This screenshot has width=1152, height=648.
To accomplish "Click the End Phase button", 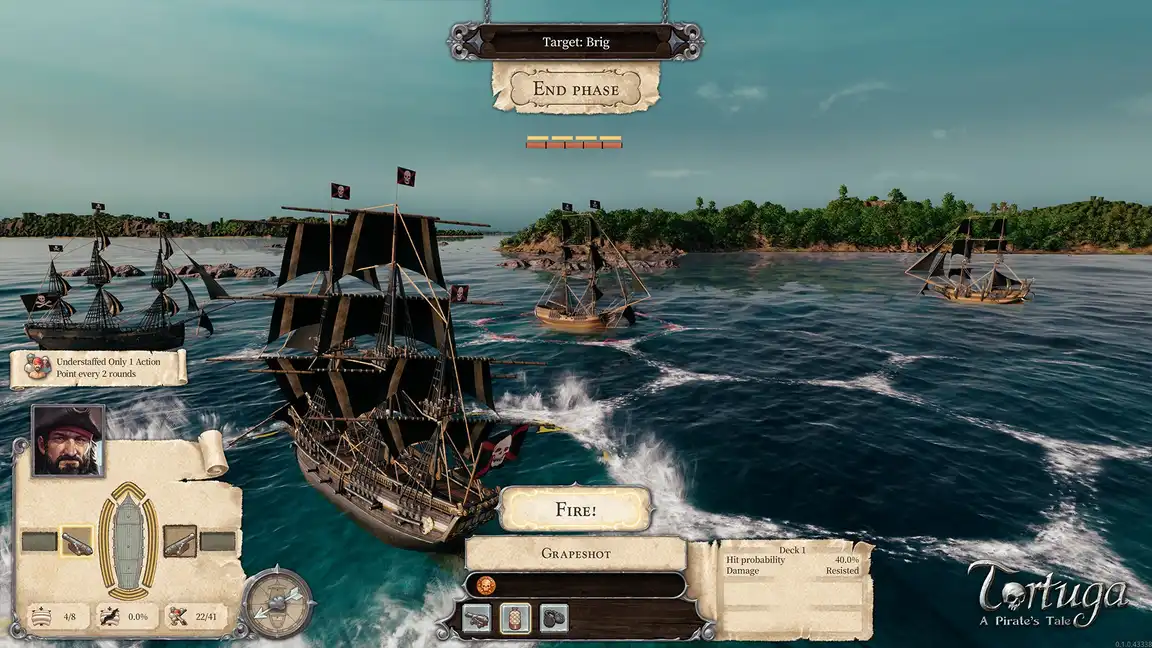I will [575, 89].
